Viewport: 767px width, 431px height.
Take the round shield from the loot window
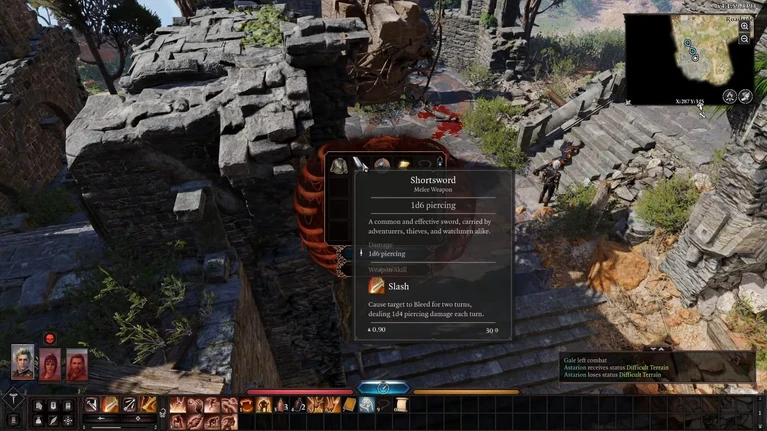click(x=381, y=165)
